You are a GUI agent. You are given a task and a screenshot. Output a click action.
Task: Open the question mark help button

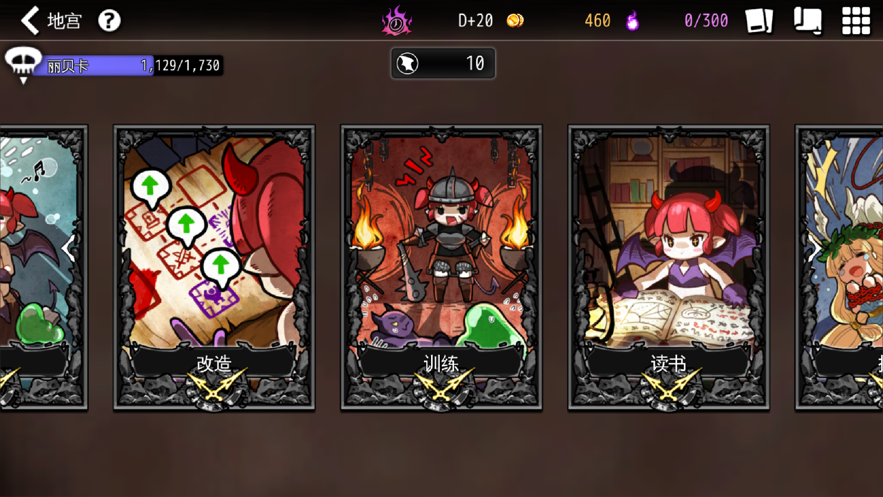[x=109, y=20]
